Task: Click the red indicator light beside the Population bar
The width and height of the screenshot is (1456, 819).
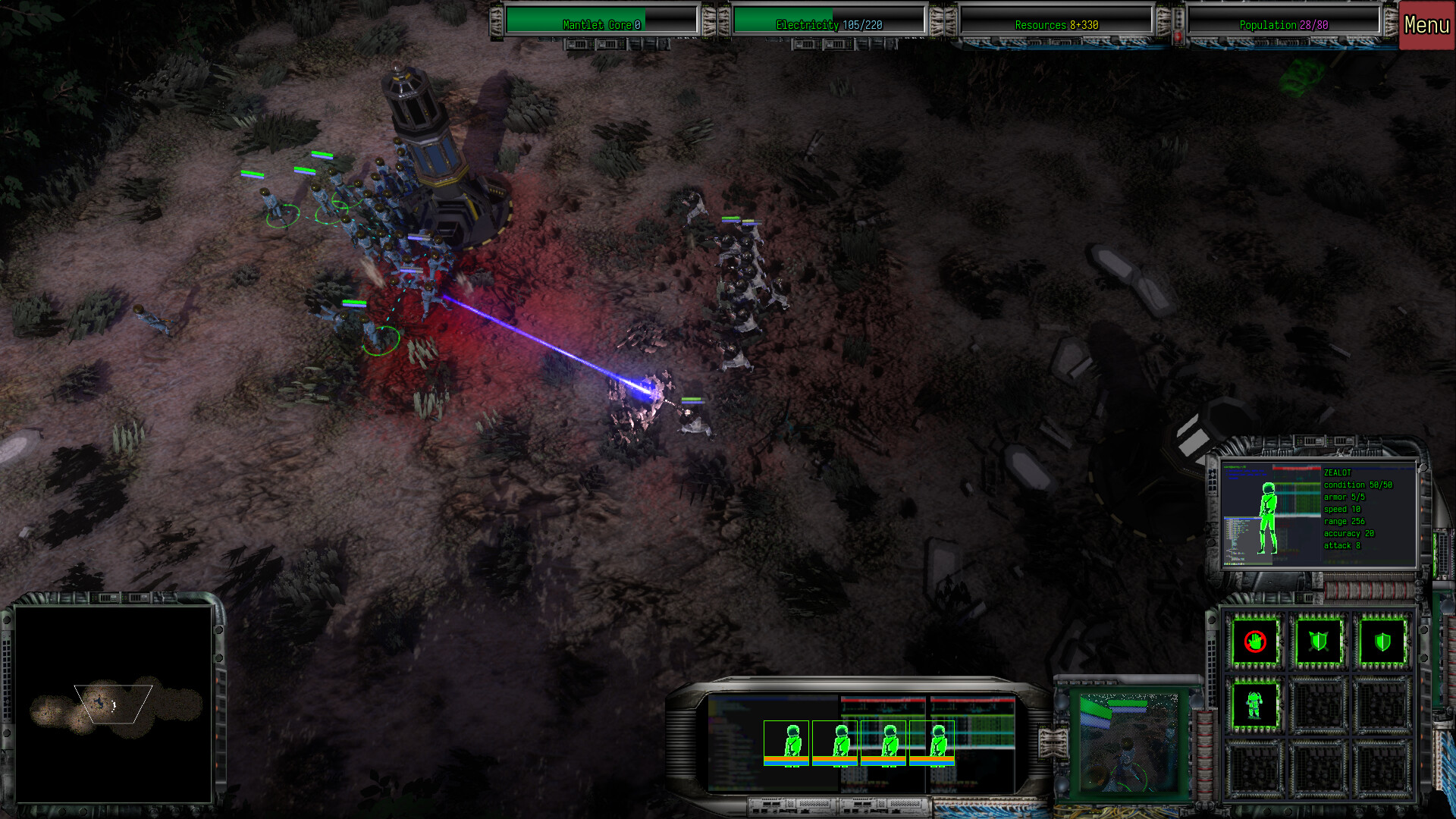Action: point(1178,36)
